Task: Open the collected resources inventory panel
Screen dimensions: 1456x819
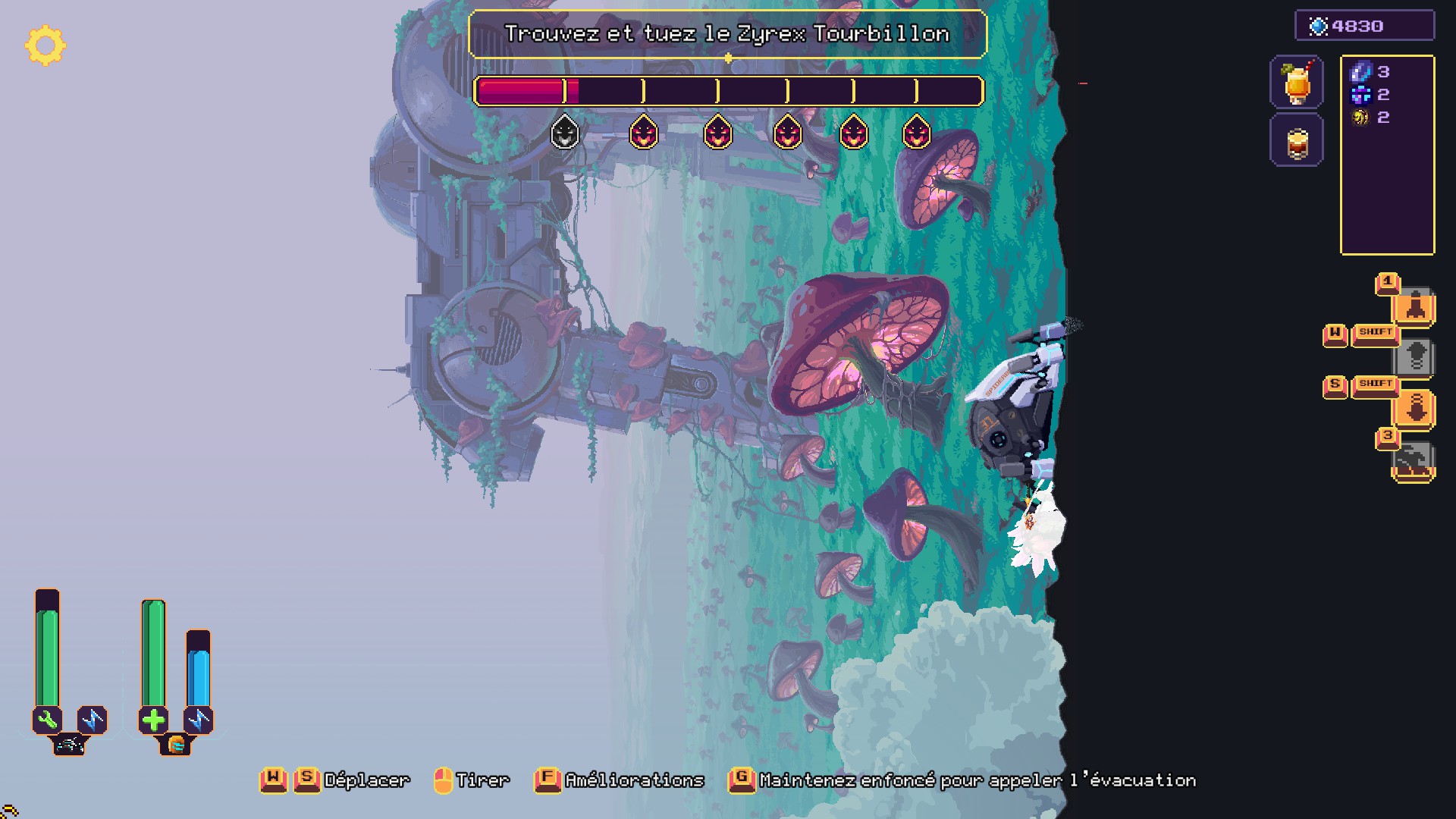Action: coord(1387,155)
